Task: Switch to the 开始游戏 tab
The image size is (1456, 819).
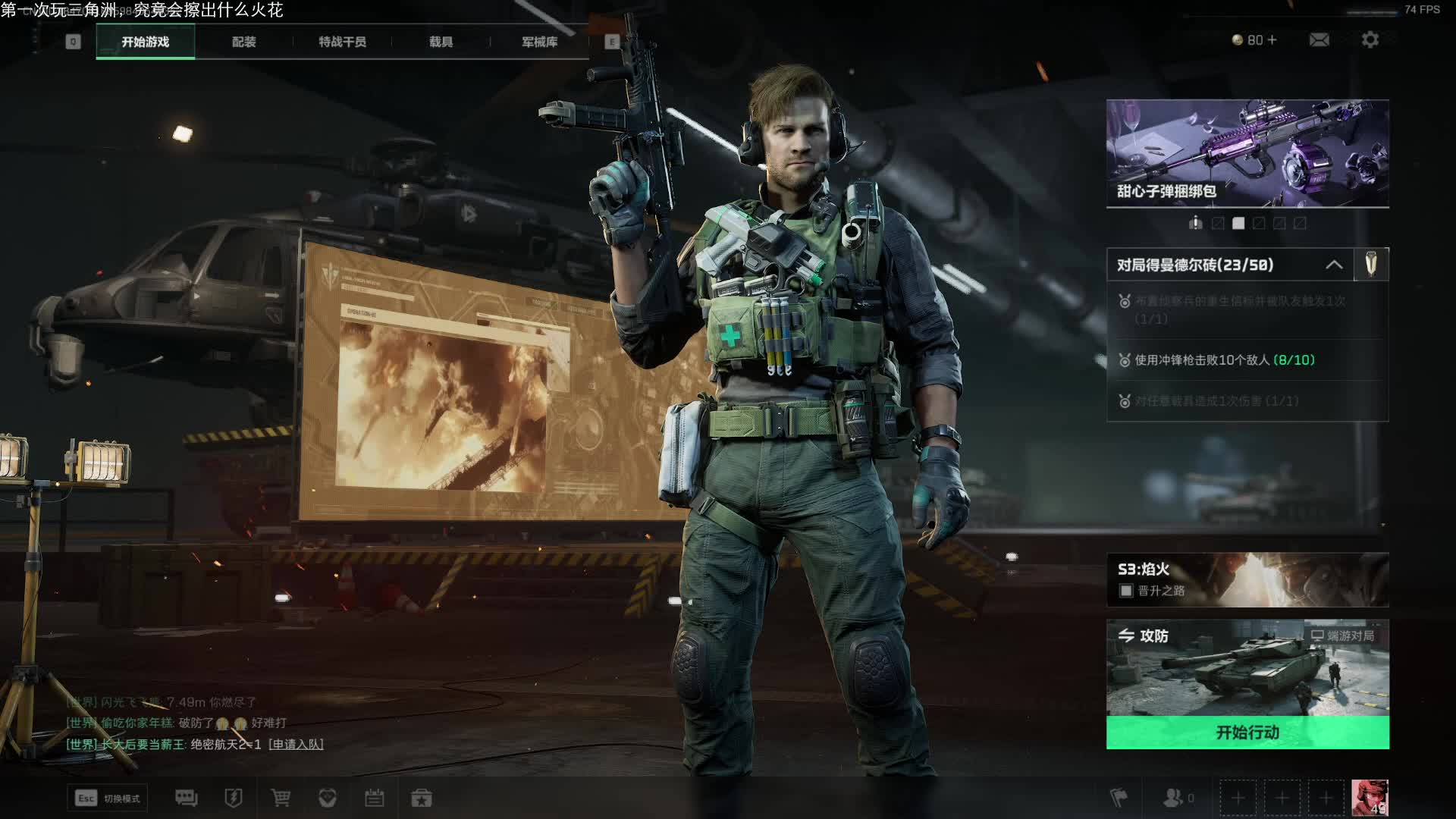Action: [145, 42]
